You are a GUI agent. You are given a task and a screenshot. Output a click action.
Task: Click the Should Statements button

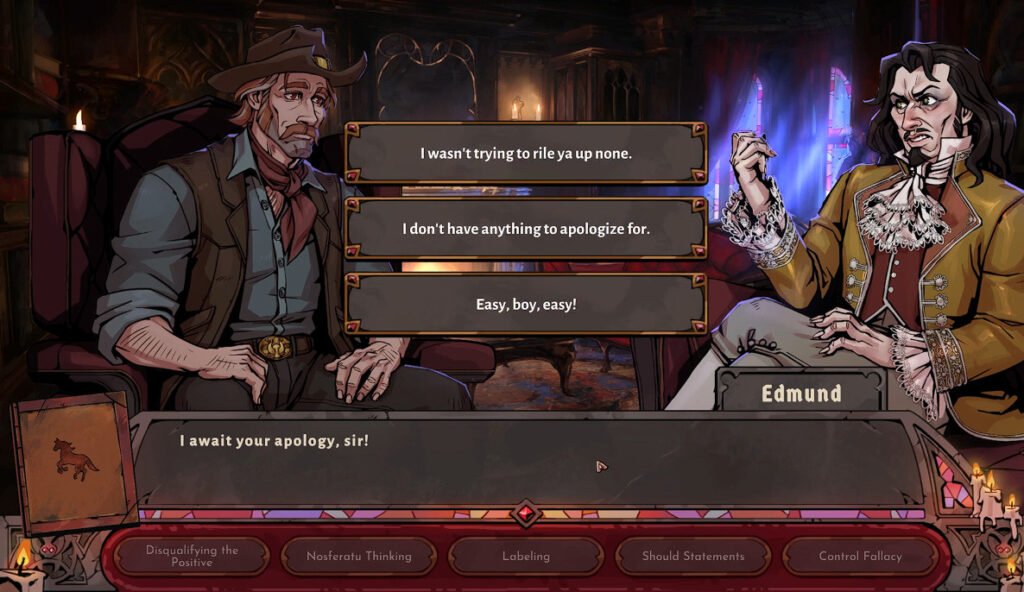[x=693, y=556]
